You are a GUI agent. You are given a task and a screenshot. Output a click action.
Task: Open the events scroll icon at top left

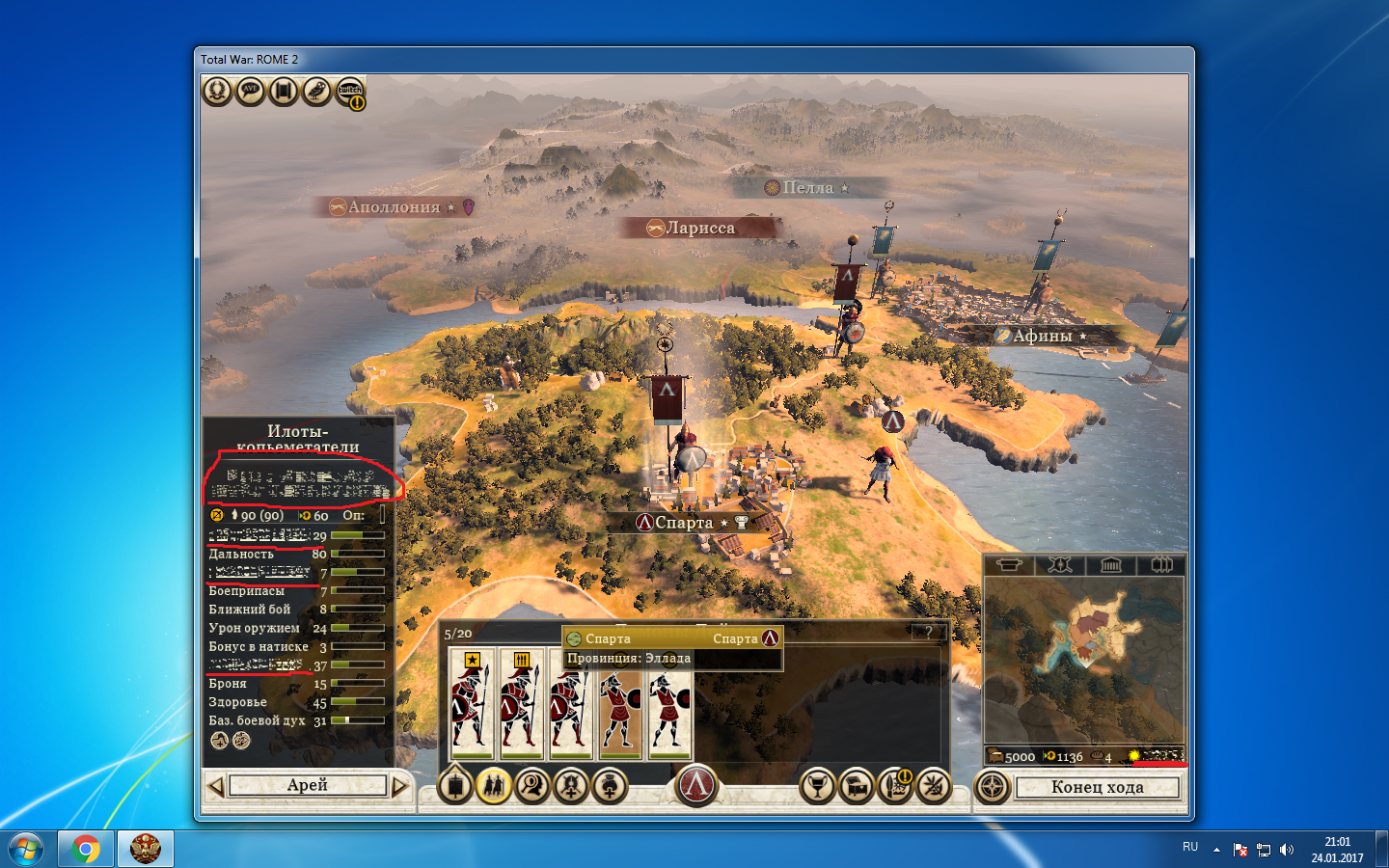pyautogui.click(x=283, y=91)
